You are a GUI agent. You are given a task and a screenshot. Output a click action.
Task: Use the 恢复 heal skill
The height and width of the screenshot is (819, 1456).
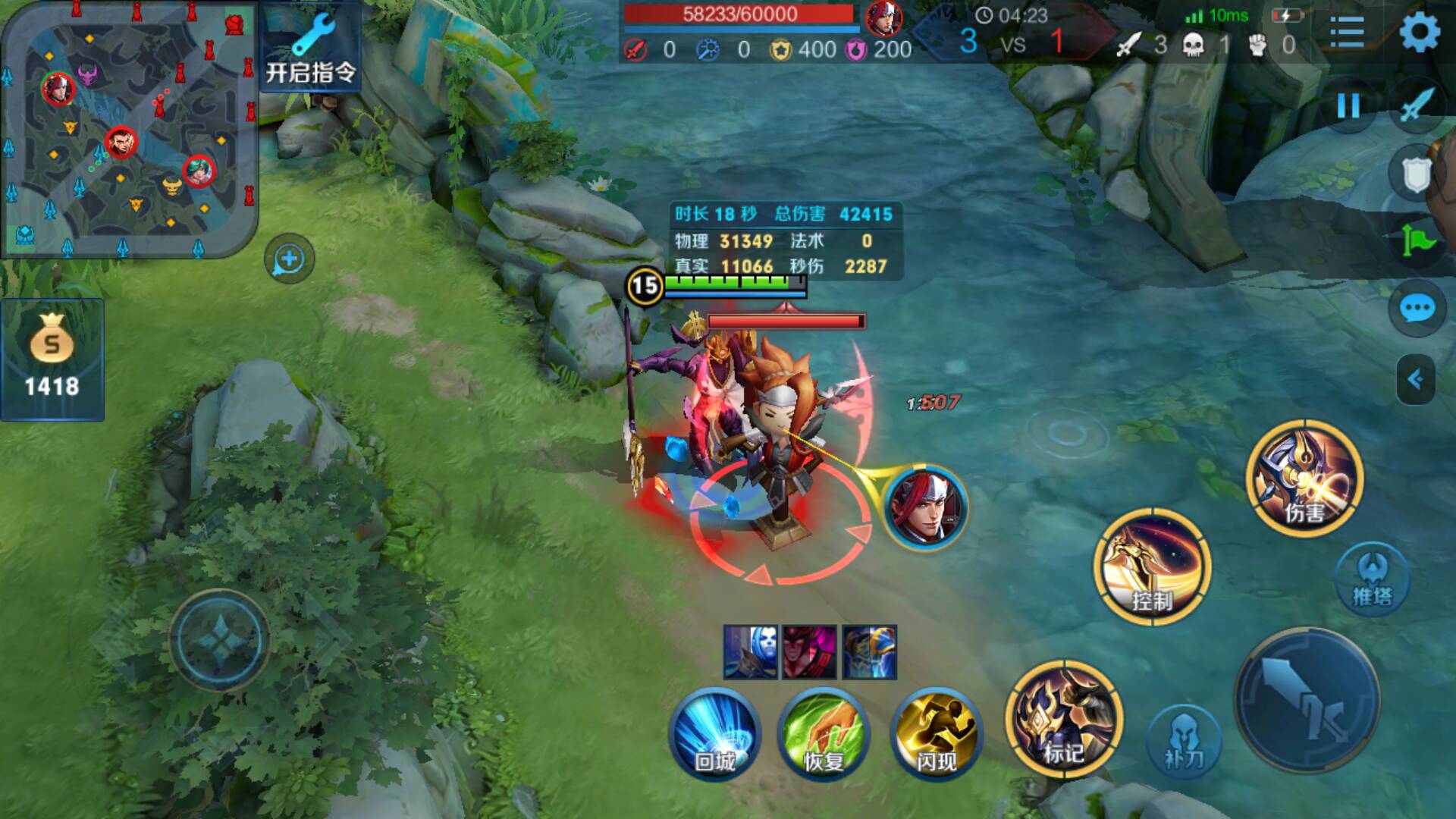pyautogui.click(x=824, y=733)
